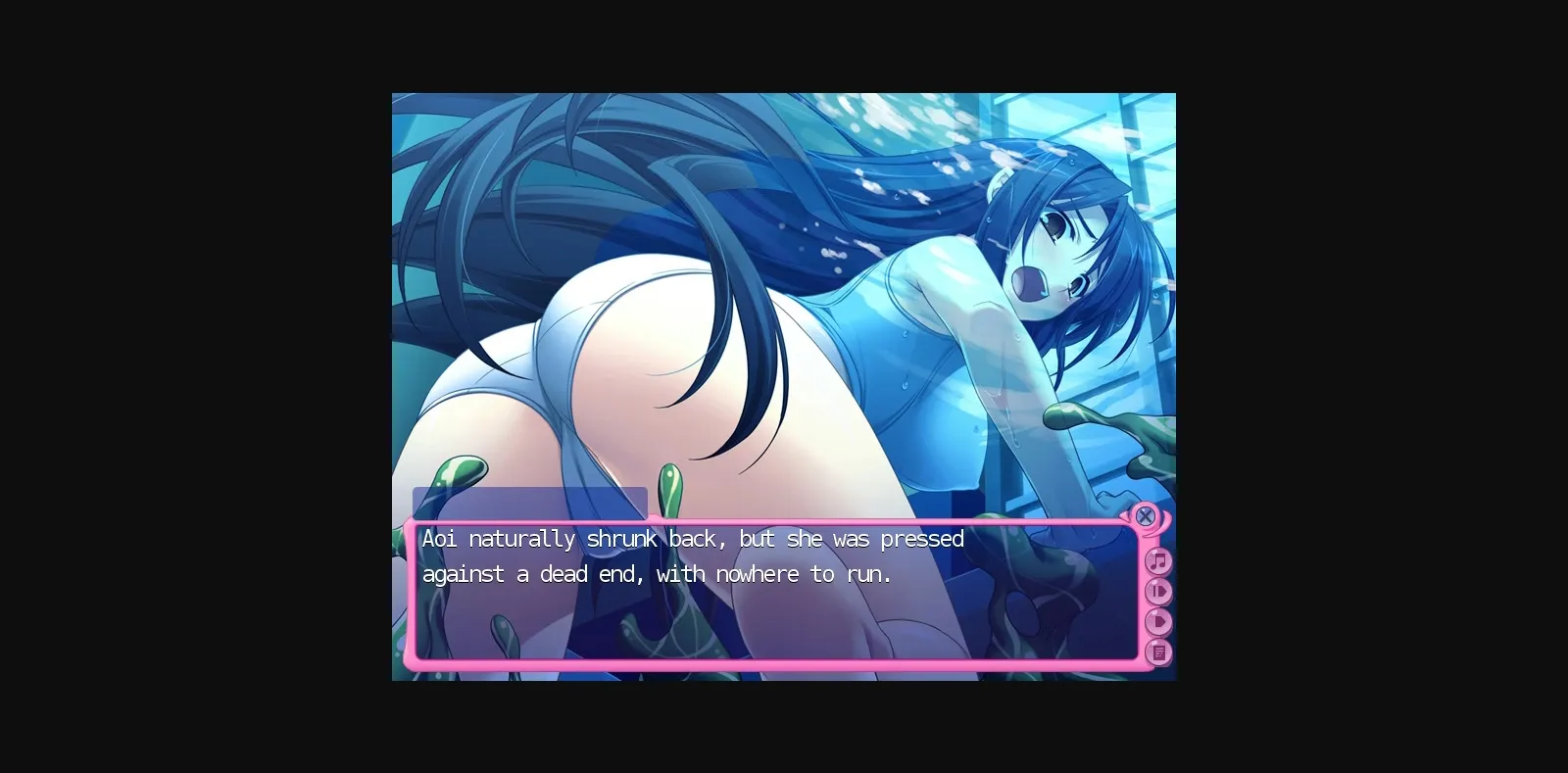
Task: Start auto-read mode with the play icon
Action: point(1159,619)
